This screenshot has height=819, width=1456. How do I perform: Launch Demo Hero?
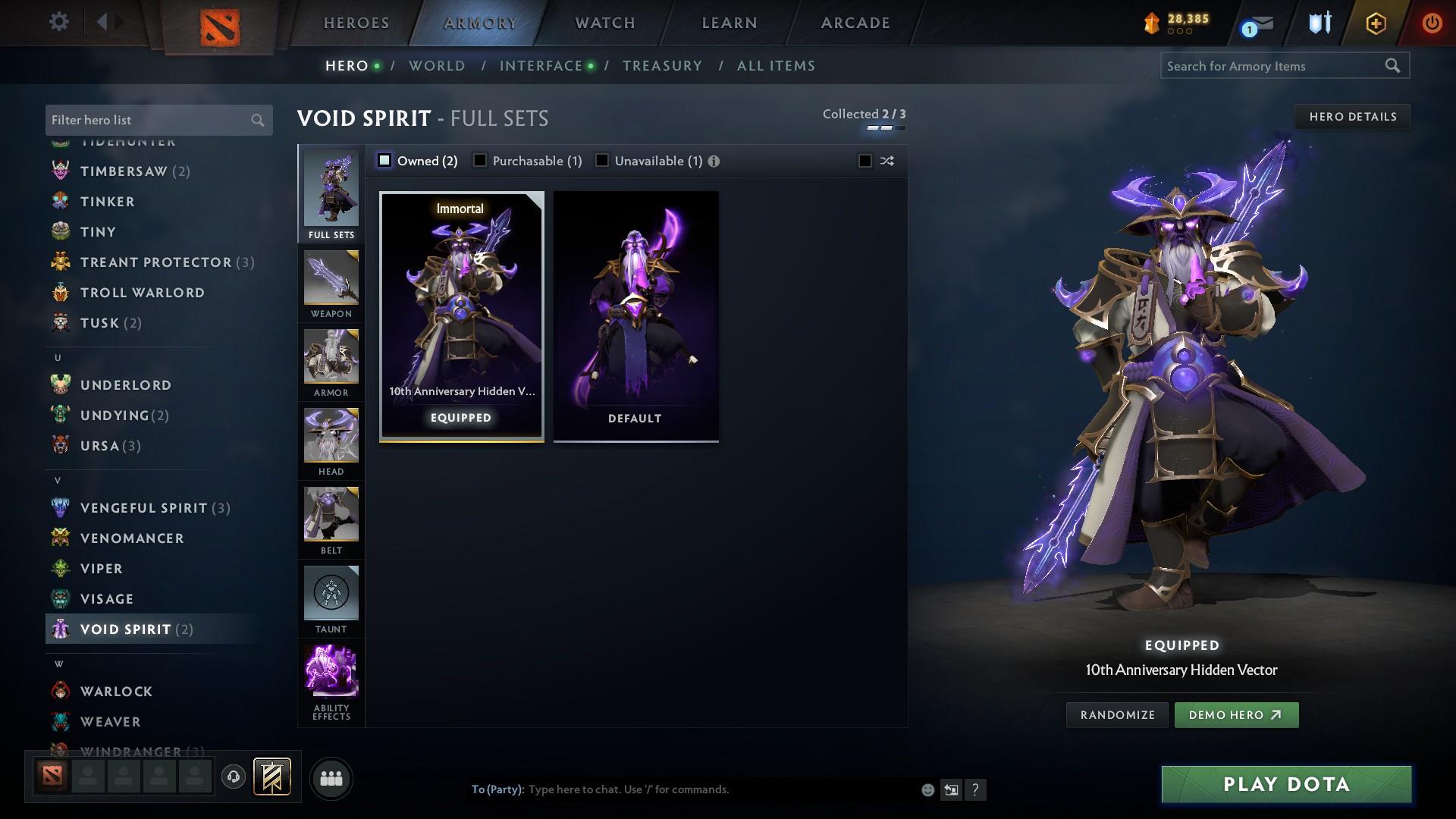coord(1235,714)
